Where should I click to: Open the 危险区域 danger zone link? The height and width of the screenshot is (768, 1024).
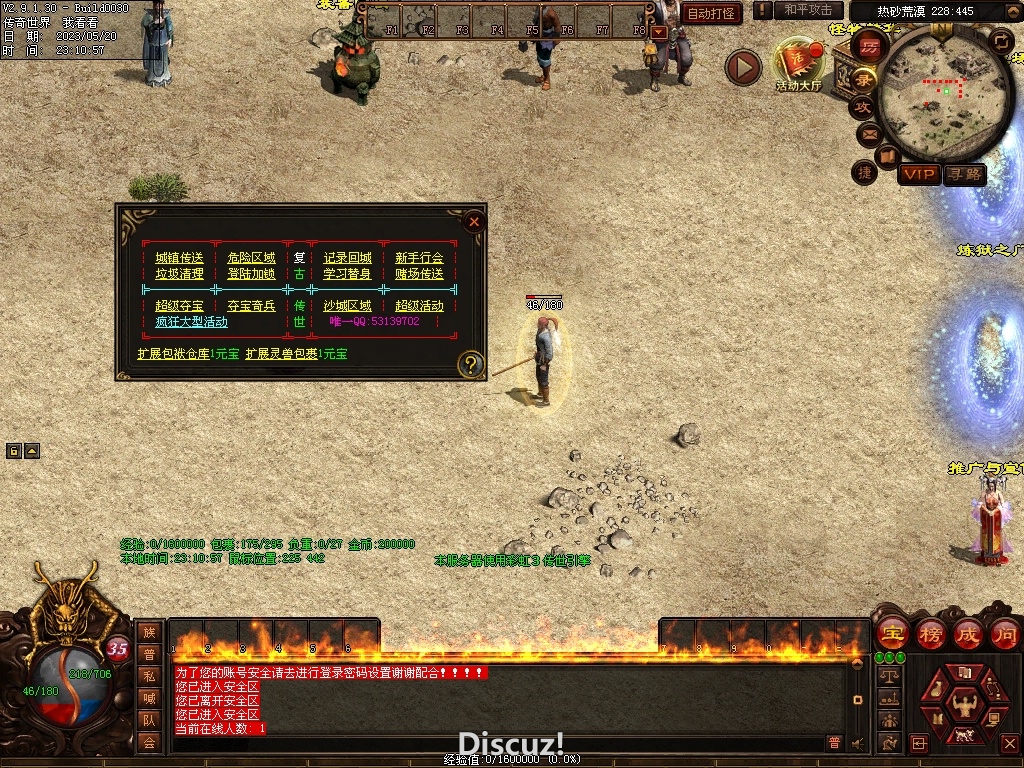click(251, 258)
